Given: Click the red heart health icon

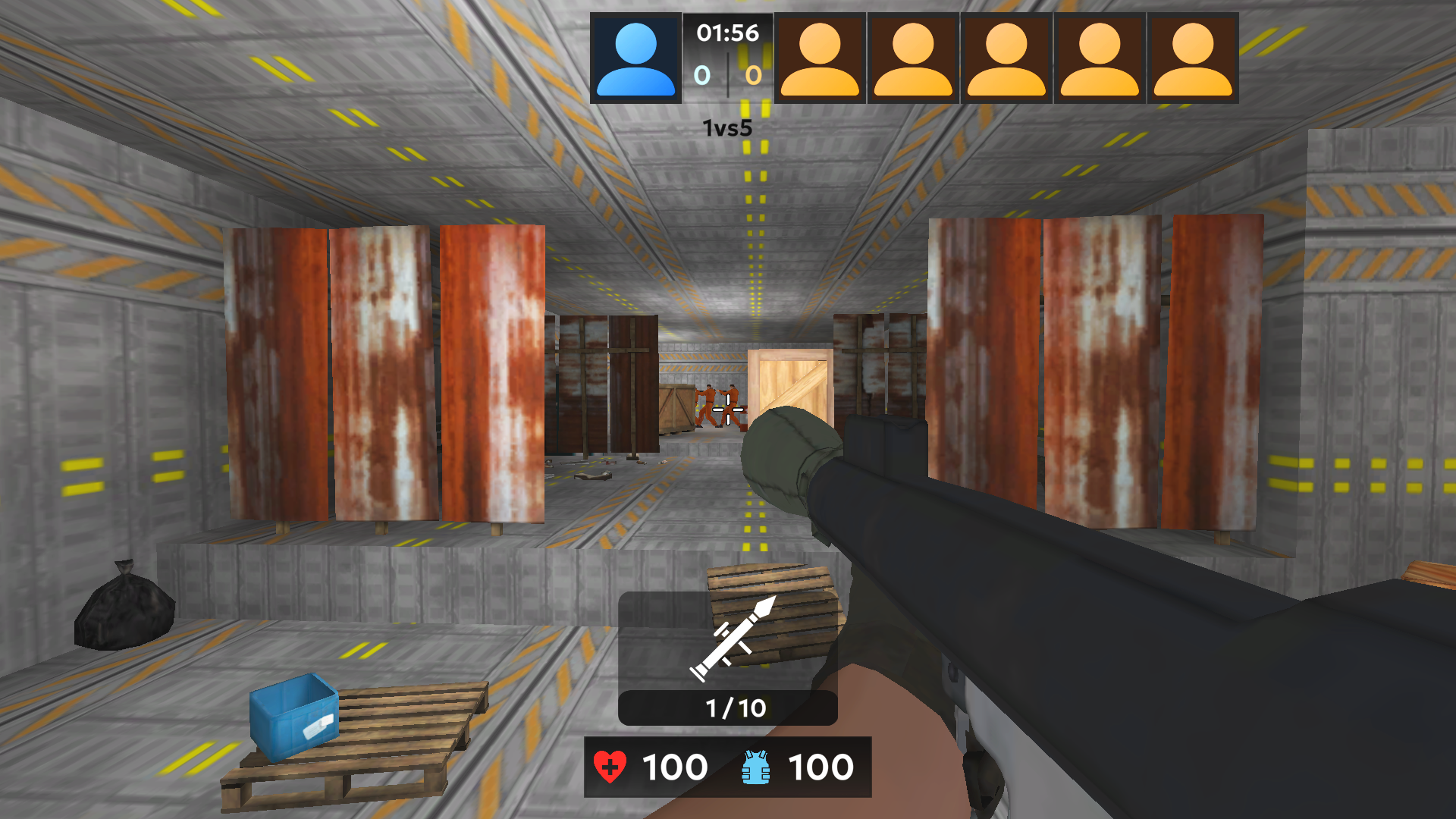Looking at the screenshot, I should pos(611,767).
